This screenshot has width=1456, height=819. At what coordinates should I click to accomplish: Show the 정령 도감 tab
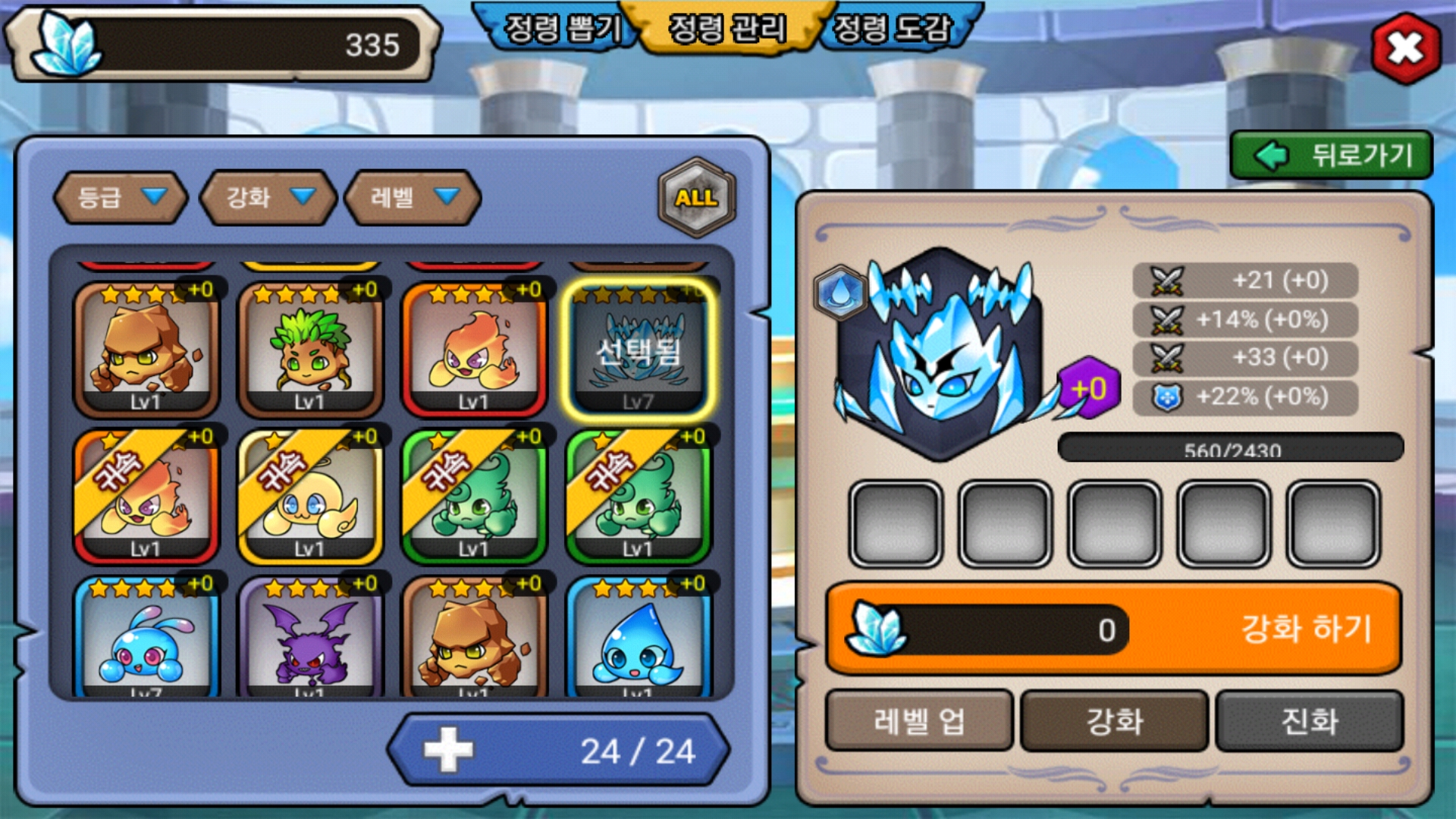click(x=892, y=29)
